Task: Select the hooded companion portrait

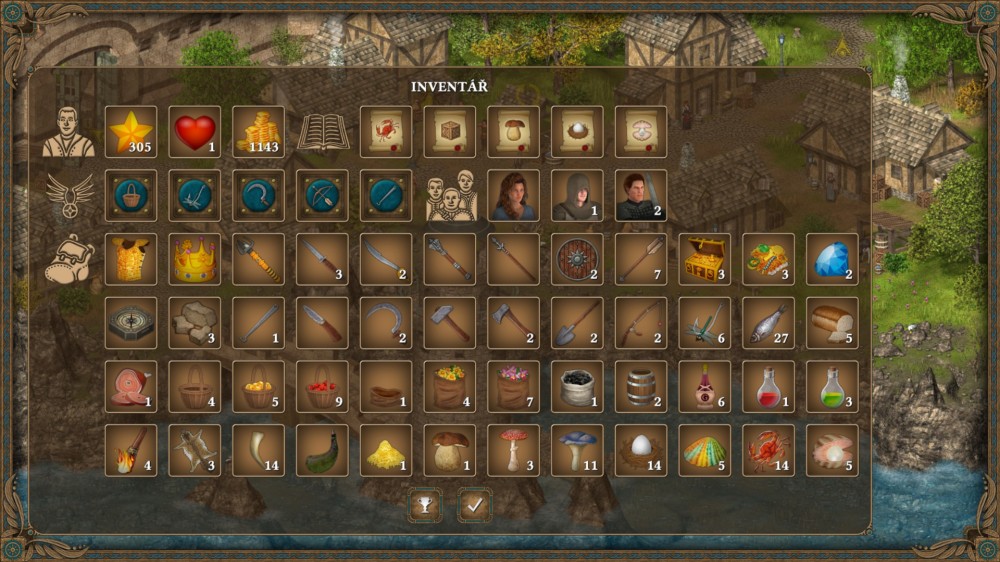Action: coord(577,195)
